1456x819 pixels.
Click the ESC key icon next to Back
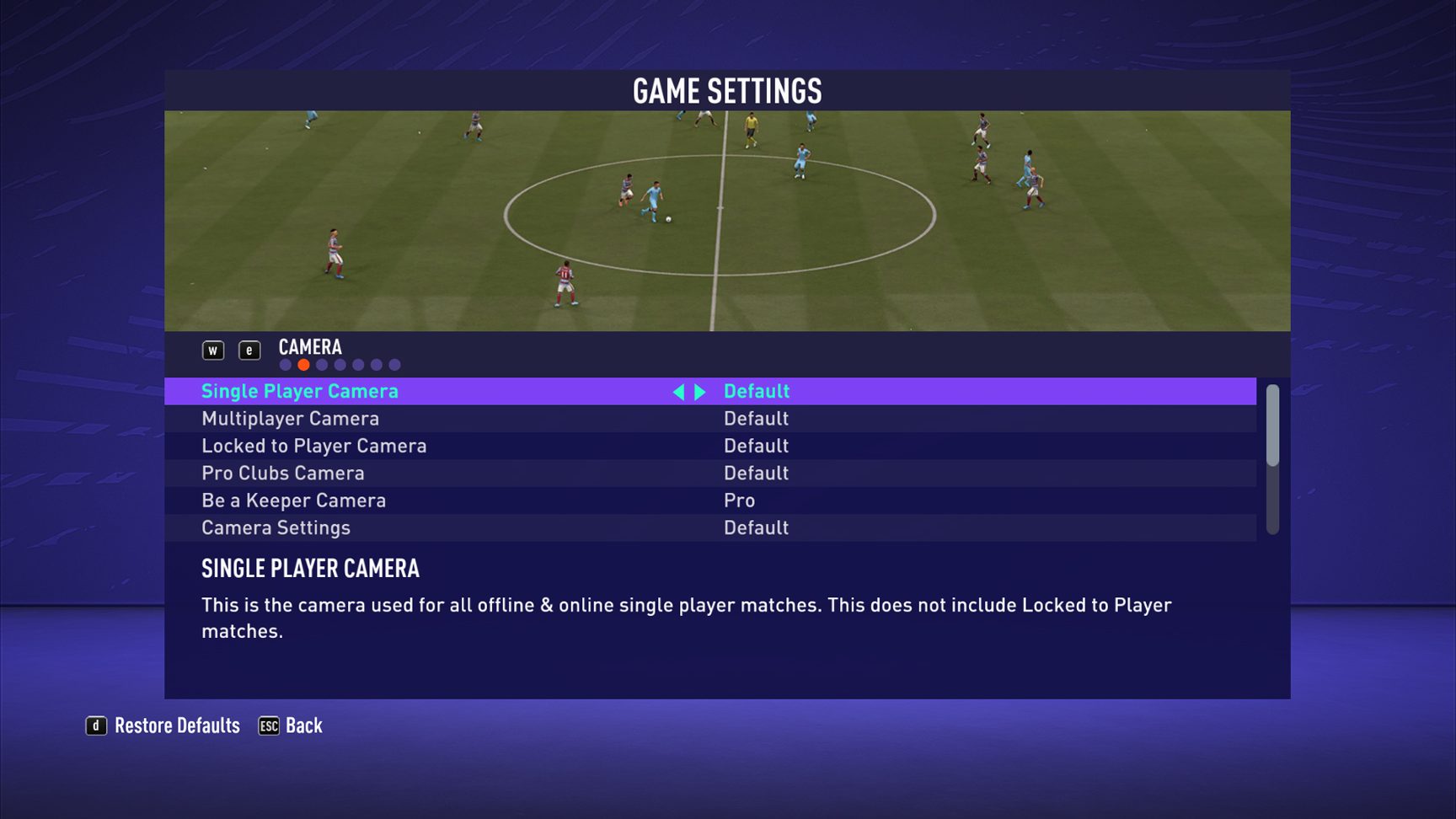tap(267, 725)
